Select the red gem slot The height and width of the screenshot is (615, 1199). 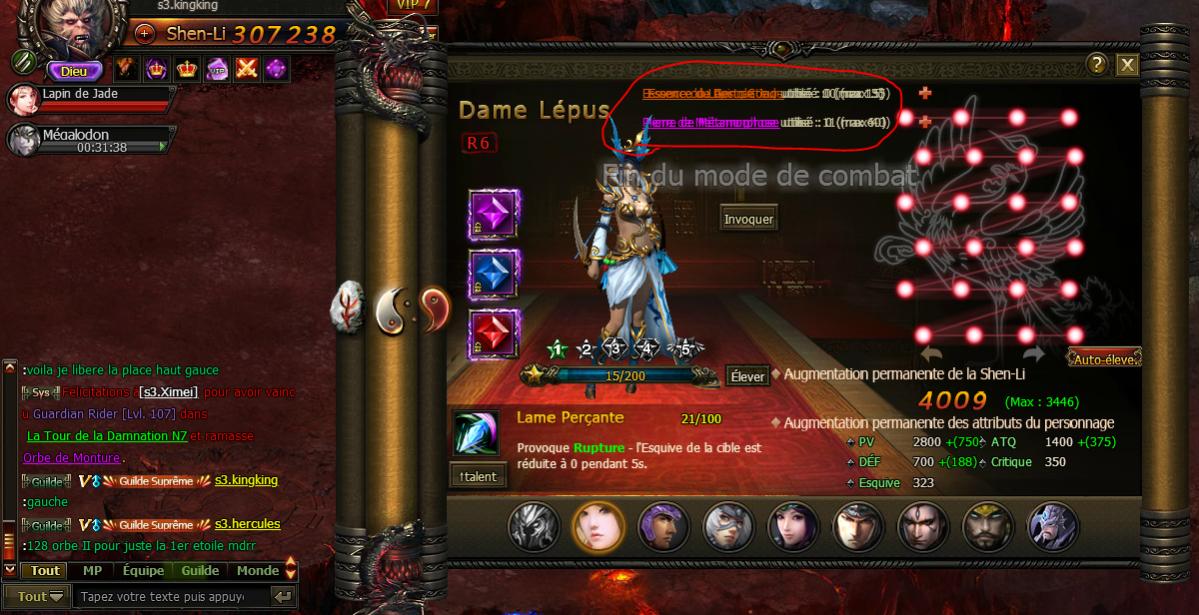pos(494,334)
